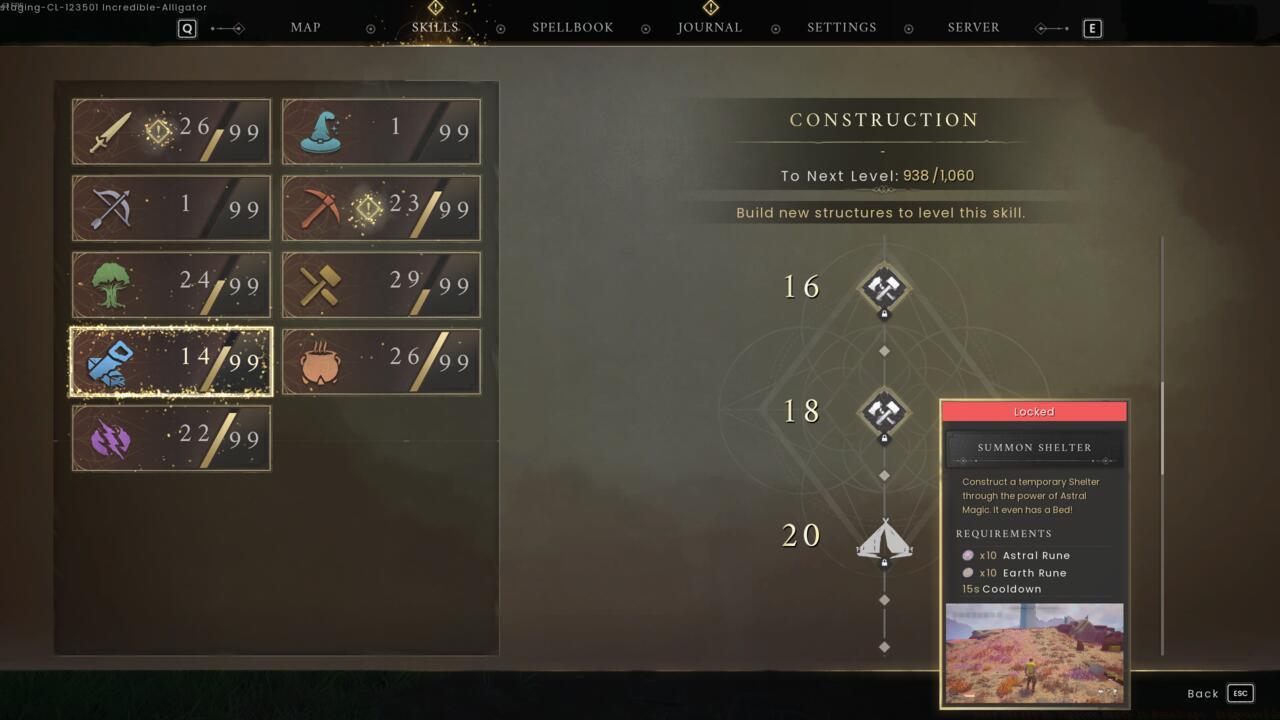Image resolution: width=1280 pixels, height=720 pixels.
Task: Select the crossed hammers building skill icon
Action: pos(316,285)
